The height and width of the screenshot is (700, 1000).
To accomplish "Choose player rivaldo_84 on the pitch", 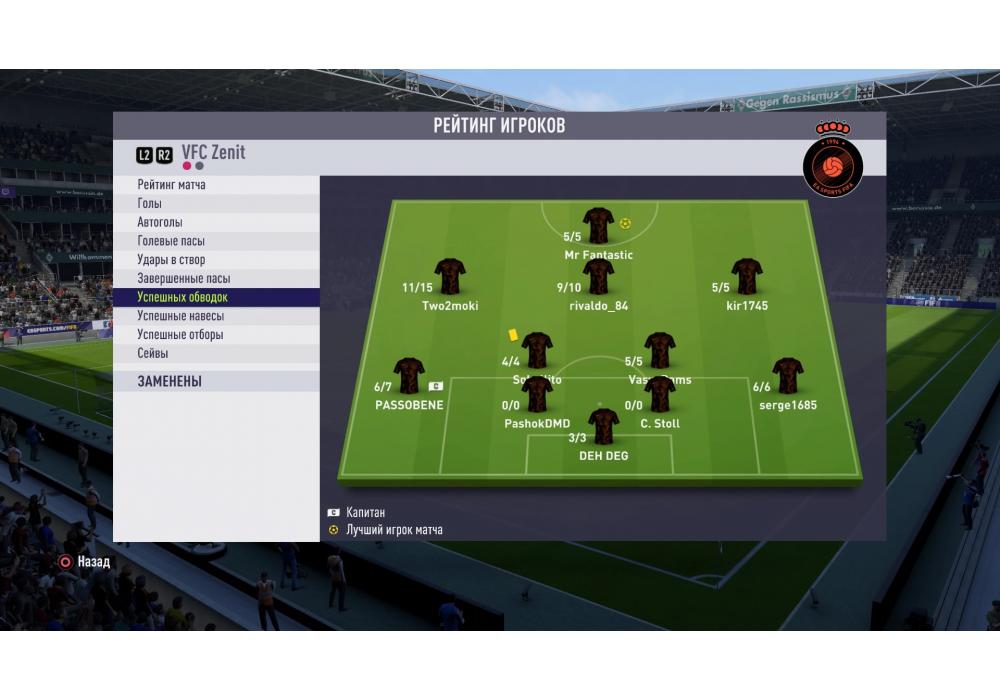I will (x=599, y=277).
